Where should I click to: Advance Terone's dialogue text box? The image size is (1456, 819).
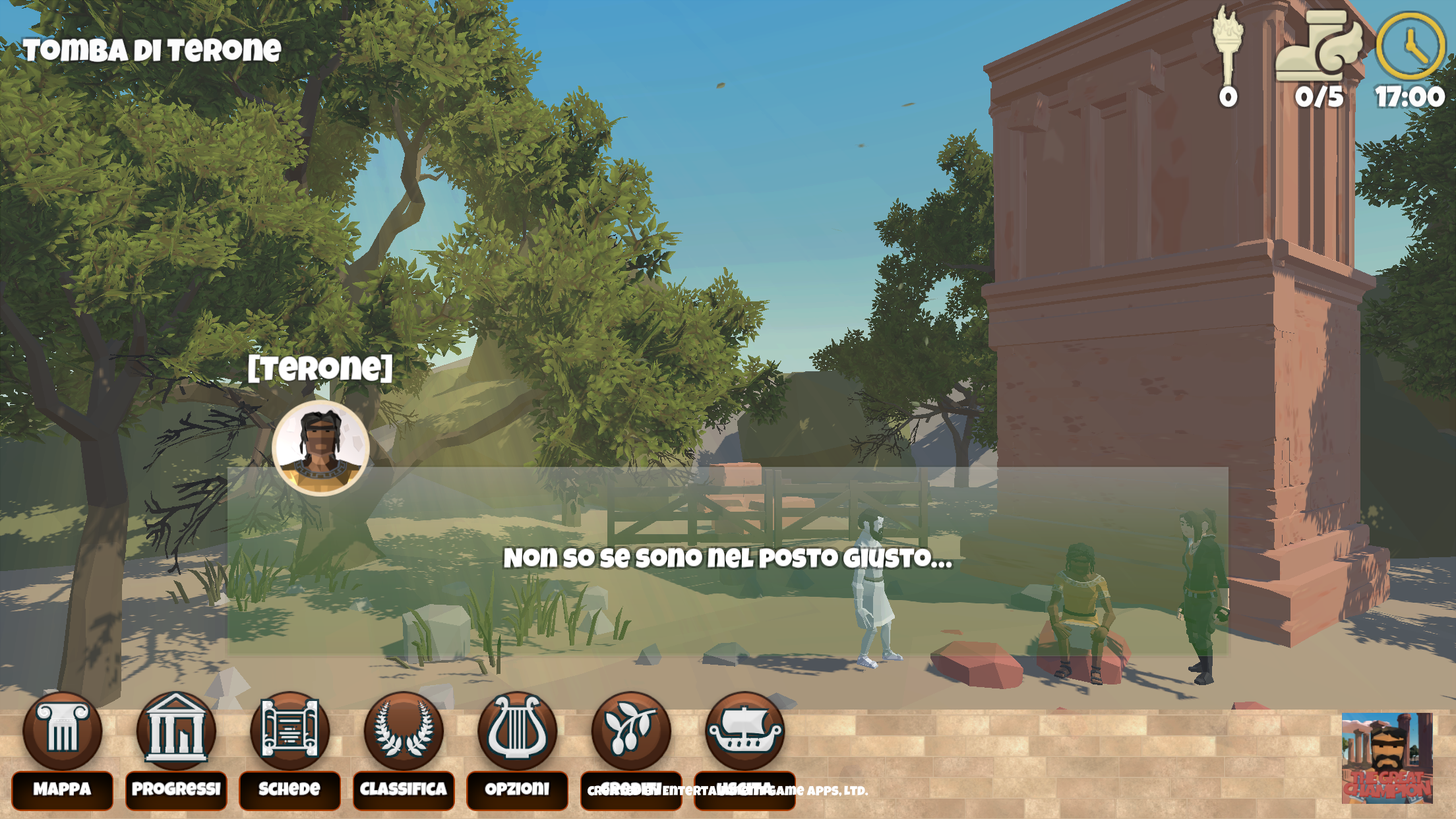[727, 561]
